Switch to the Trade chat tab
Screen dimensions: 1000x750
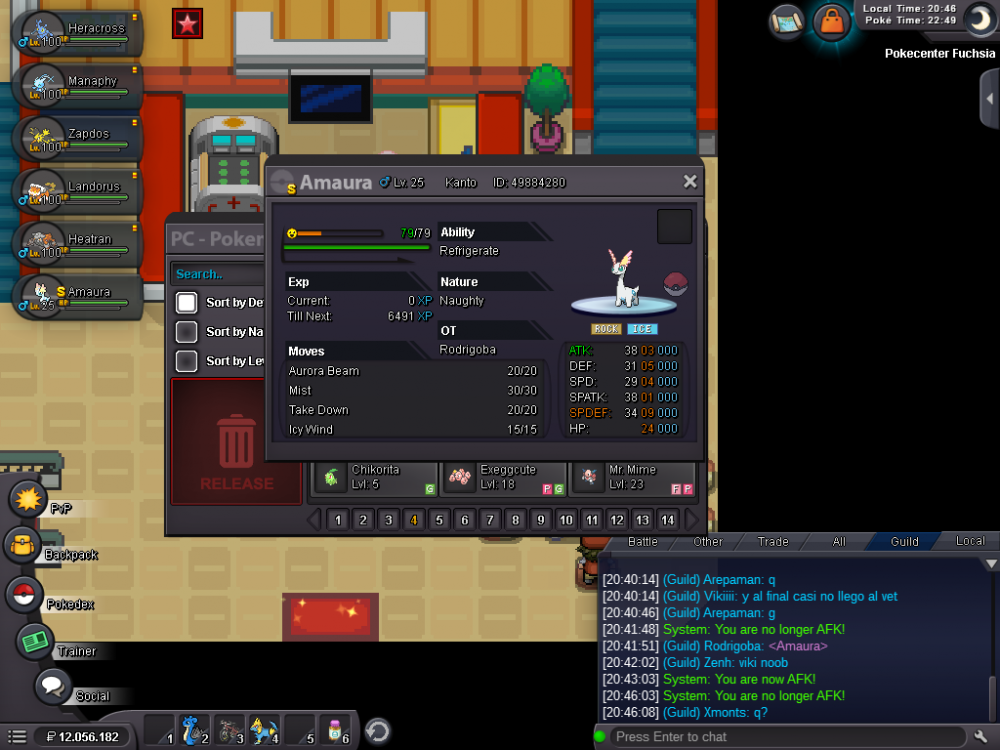tap(772, 541)
